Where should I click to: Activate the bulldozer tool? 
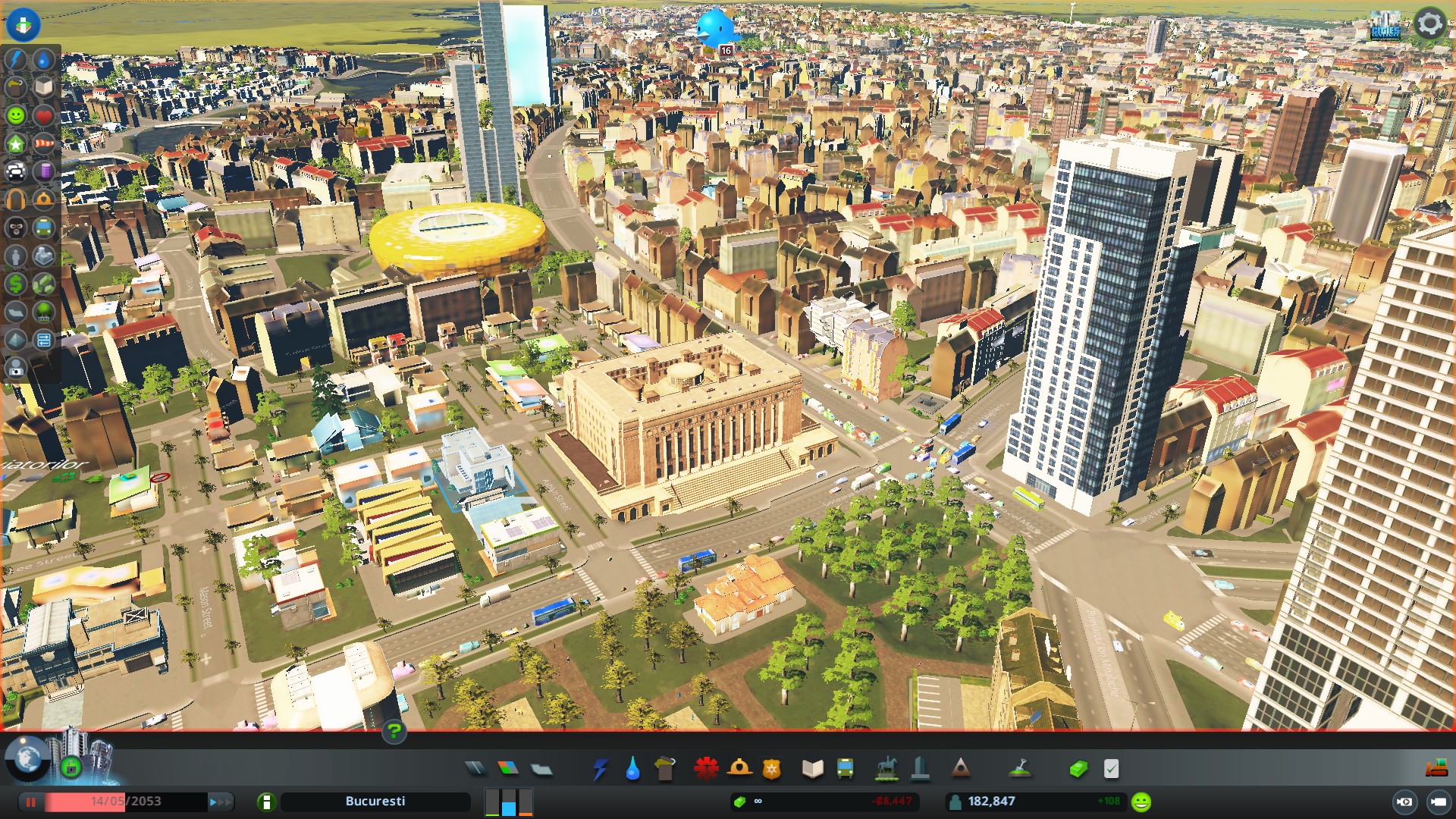(x=1436, y=768)
